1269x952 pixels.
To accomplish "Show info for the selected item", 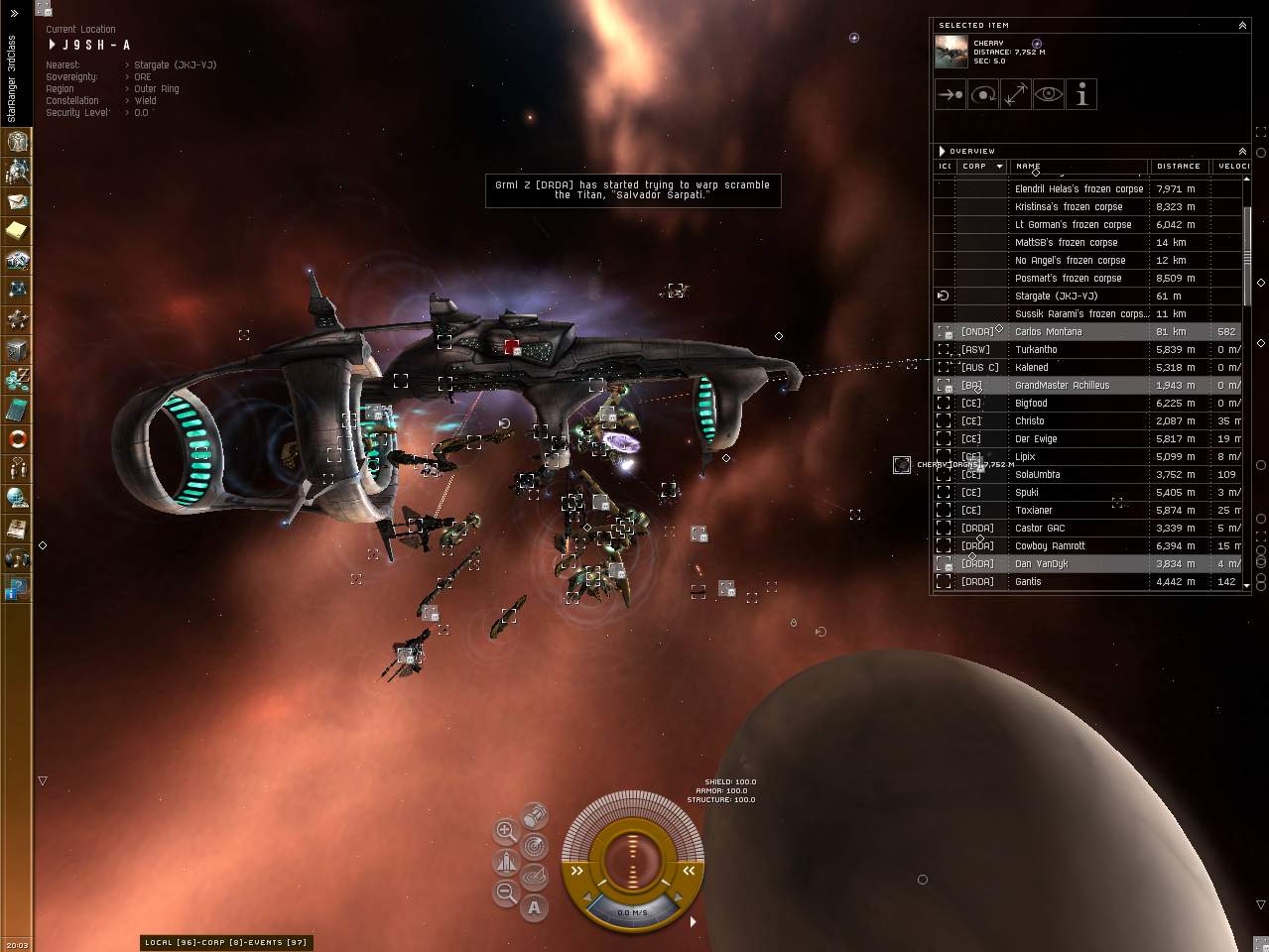I will pyautogui.click(x=1081, y=95).
